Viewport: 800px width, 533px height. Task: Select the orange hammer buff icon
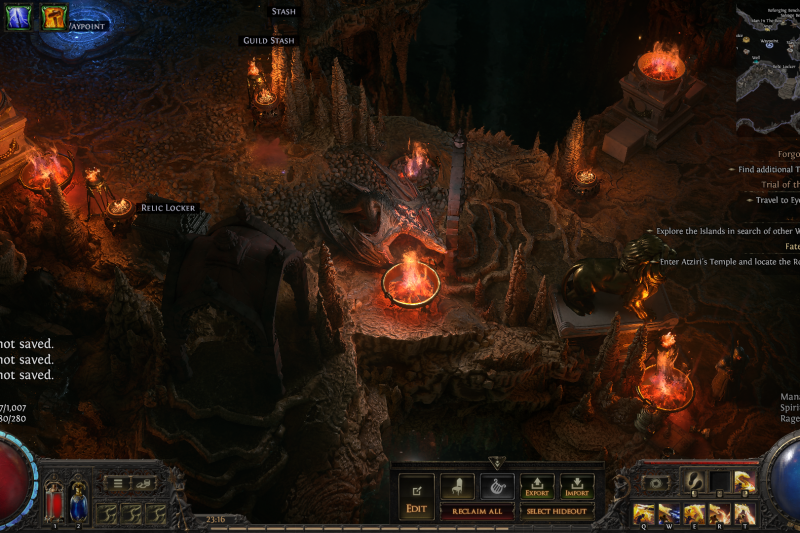(x=54, y=17)
